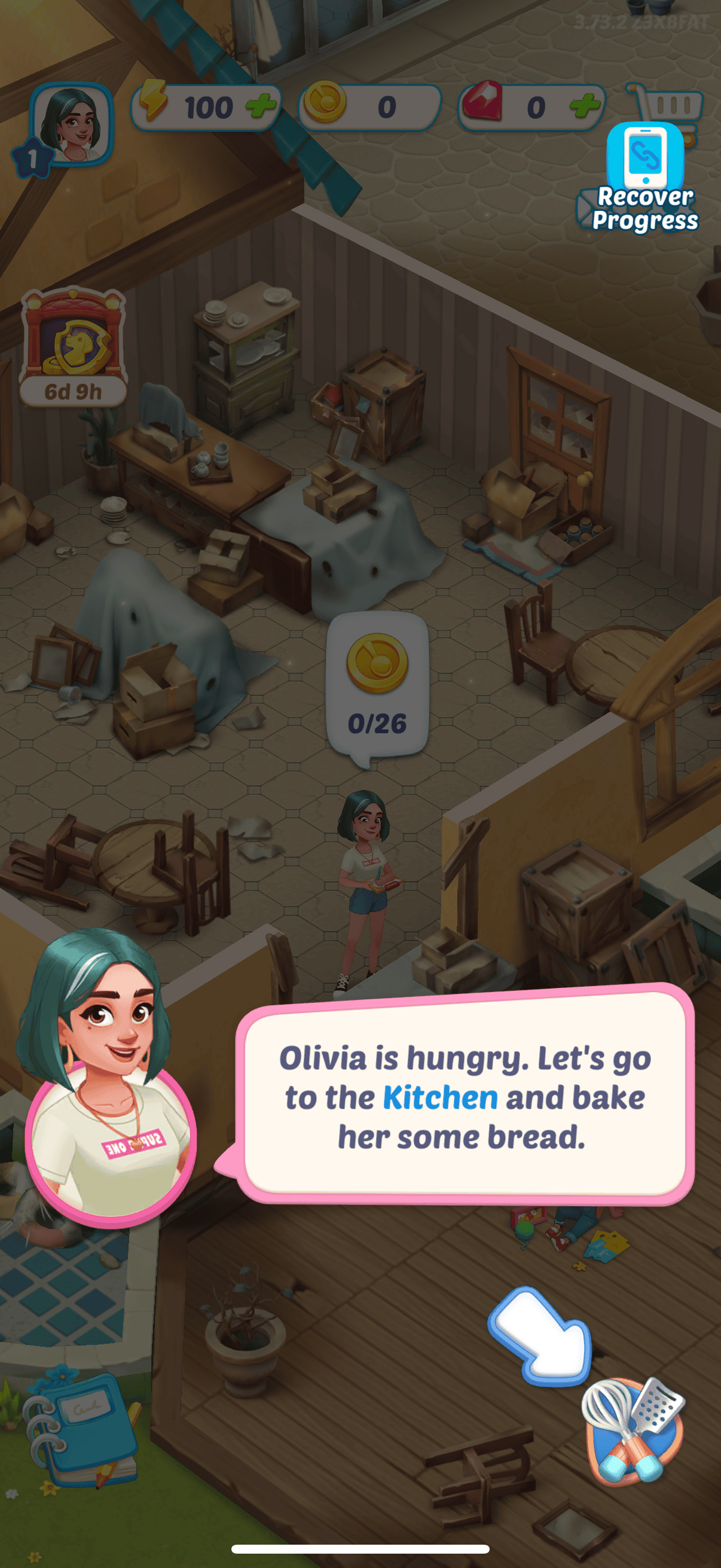Screen dimensions: 721x1568
Task: Add more energy with the plus
Action: pos(262,106)
